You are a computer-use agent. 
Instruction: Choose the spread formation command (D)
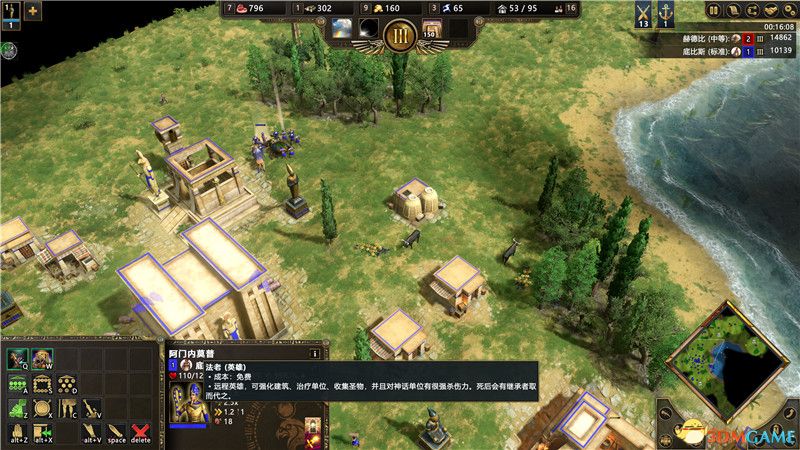(67, 384)
